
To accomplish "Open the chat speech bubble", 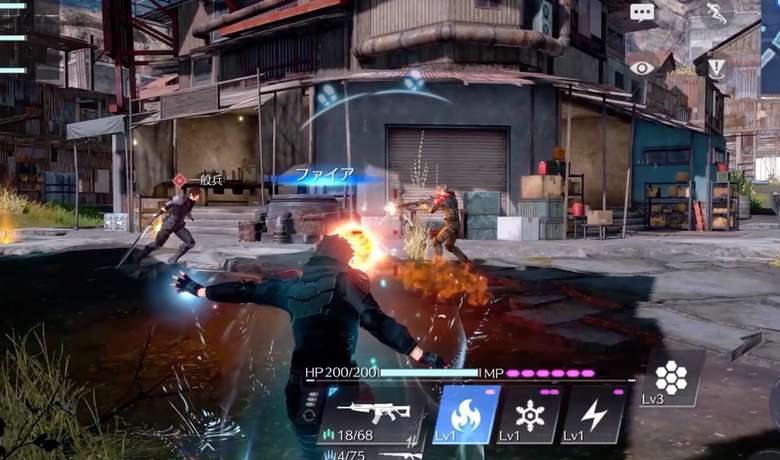I will click(x=642, y=13).
